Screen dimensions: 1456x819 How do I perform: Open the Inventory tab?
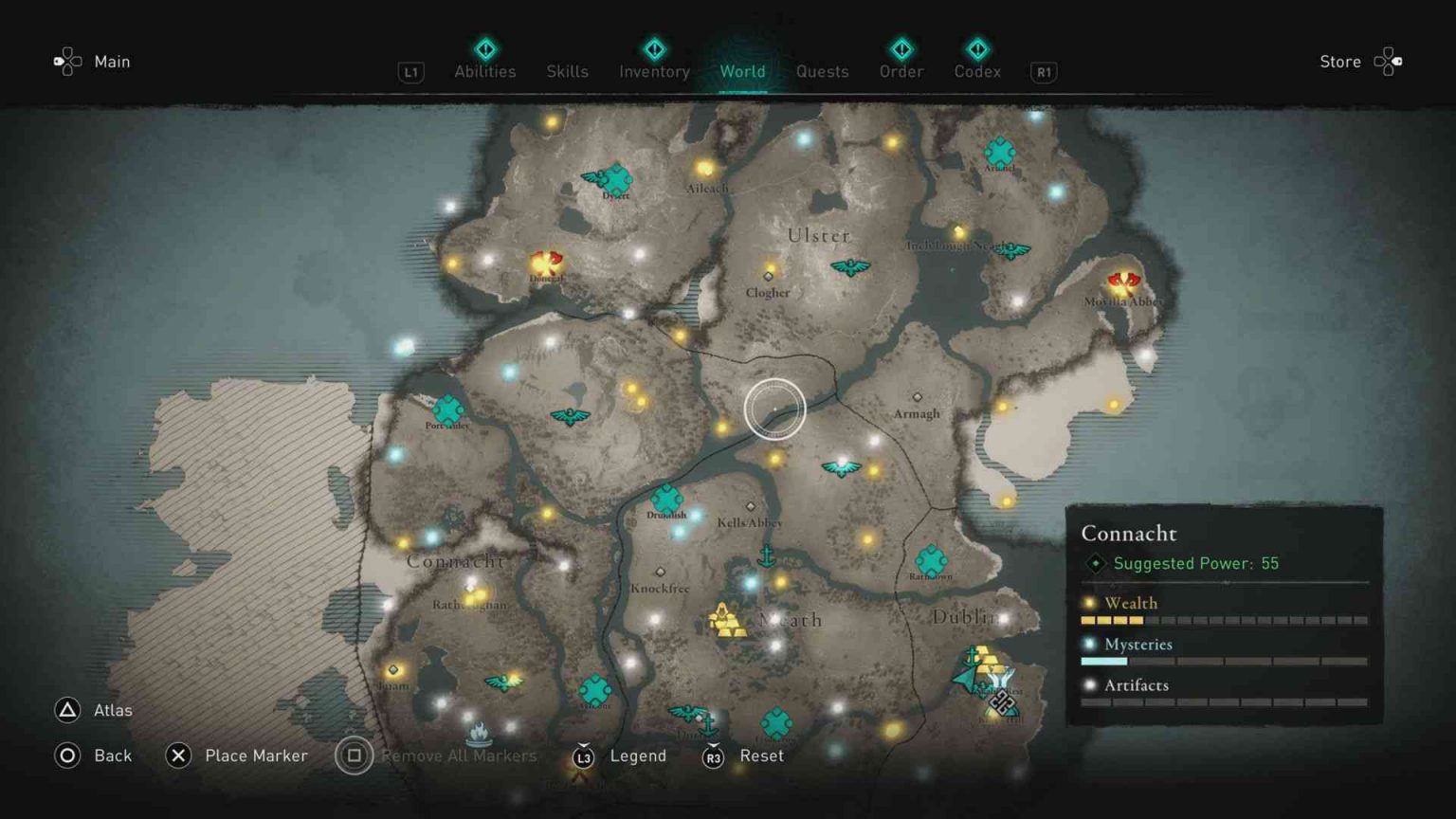click(x=653, y=71)
